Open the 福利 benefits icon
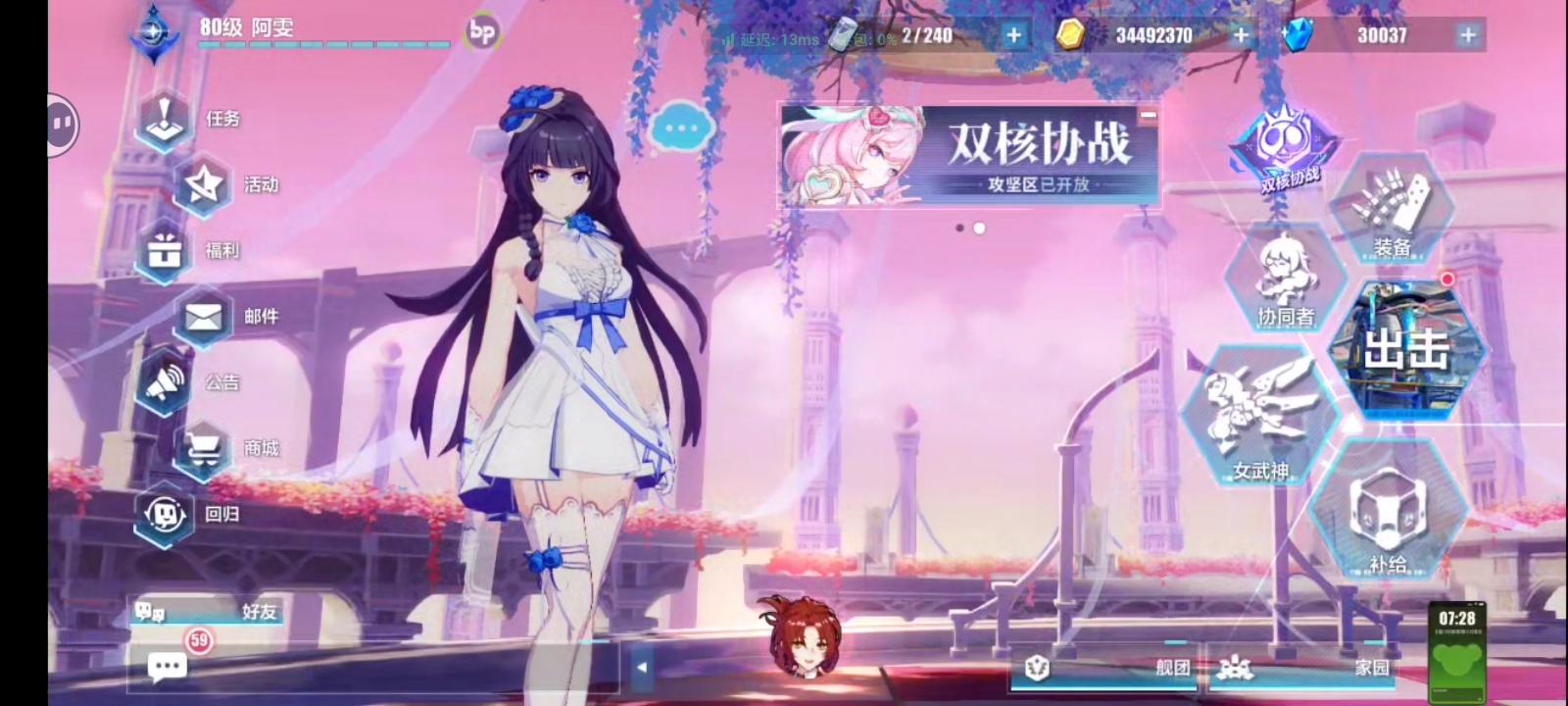The image size is (1568, 706). pos(165,251)
